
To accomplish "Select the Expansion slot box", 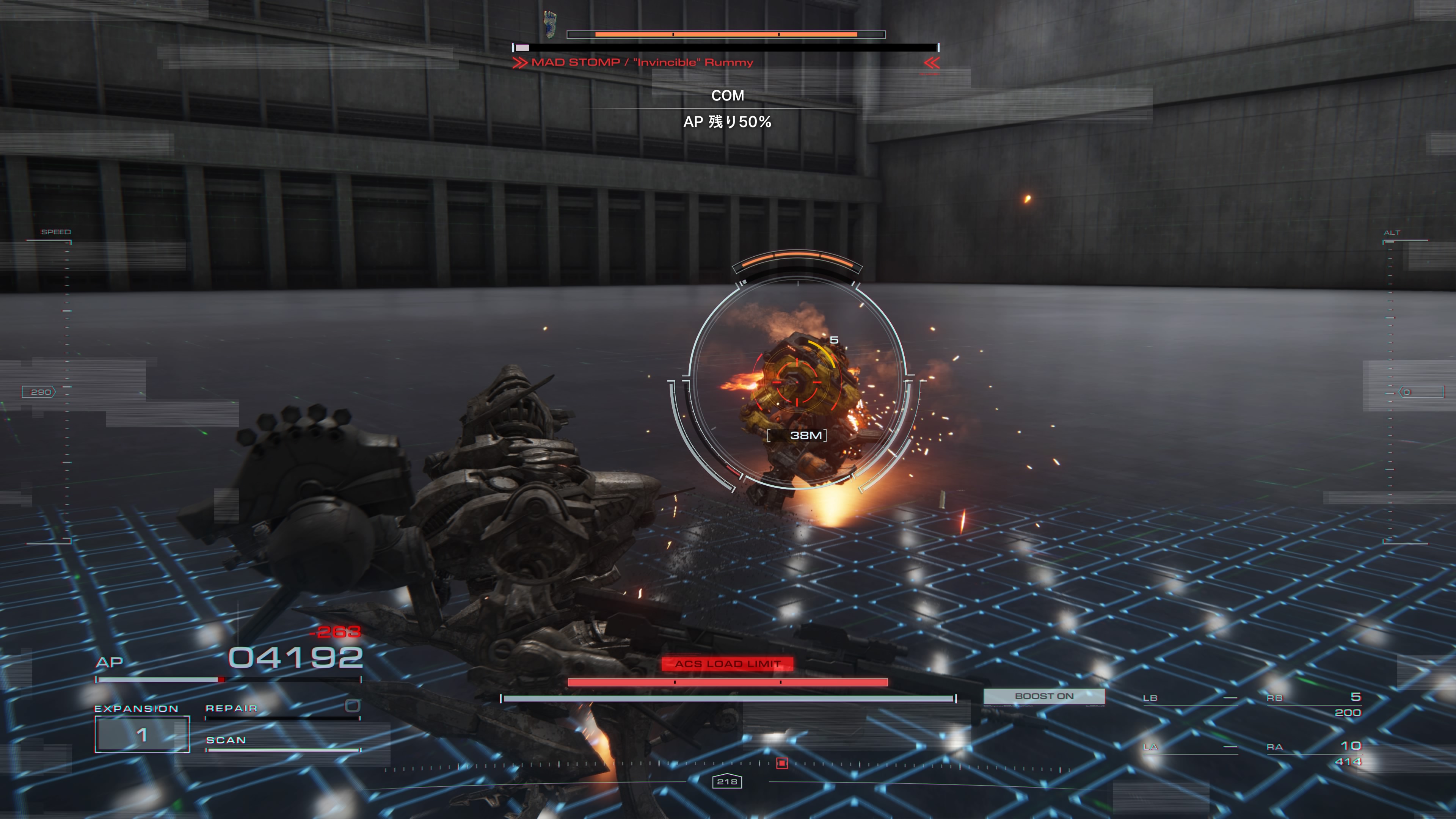I will pyautogui.click(x=142, y=734).
